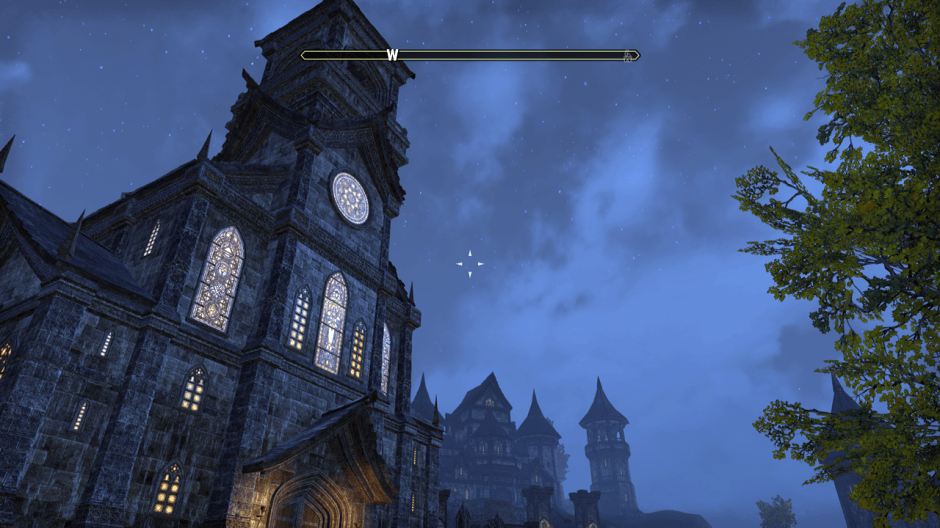Click the compass bar's W heading marker
This screenshot has width=940, height=528.
pyautogui.click(x=392, y=55)
